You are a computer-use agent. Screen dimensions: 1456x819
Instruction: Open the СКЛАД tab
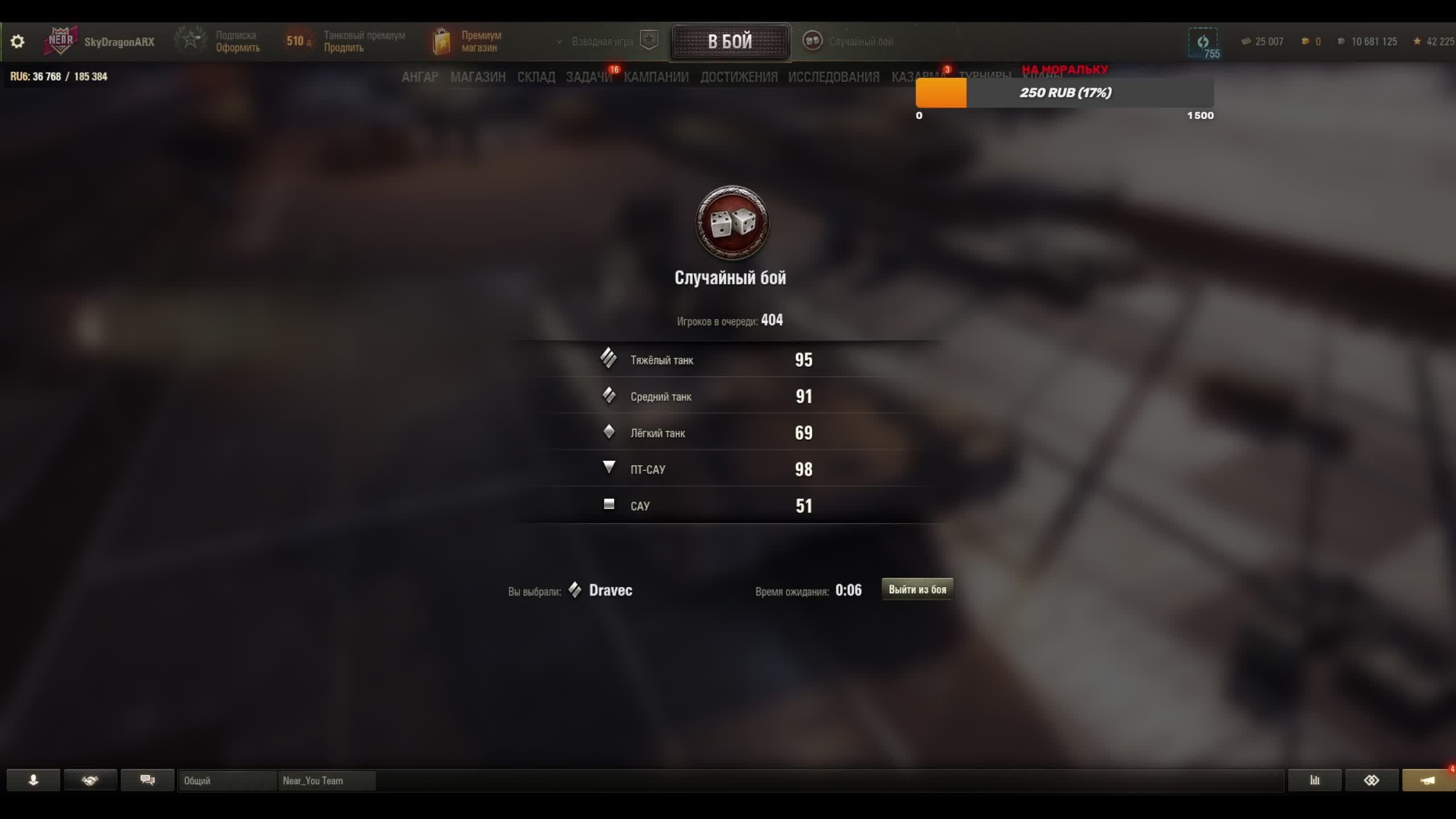click(x=536, y=77)
